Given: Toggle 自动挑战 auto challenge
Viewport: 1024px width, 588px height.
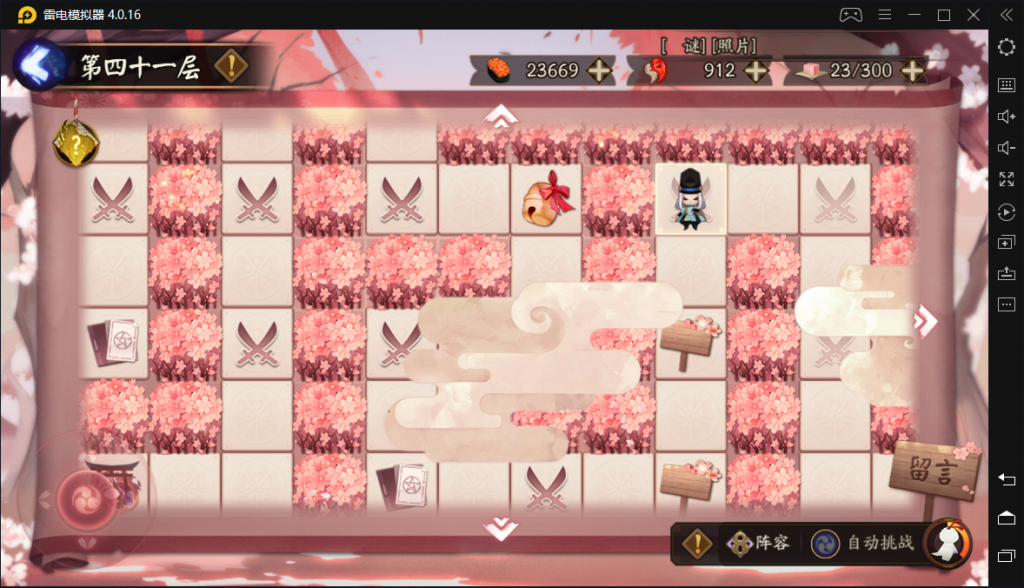Looking at the screenshot, I should point(864,543).
